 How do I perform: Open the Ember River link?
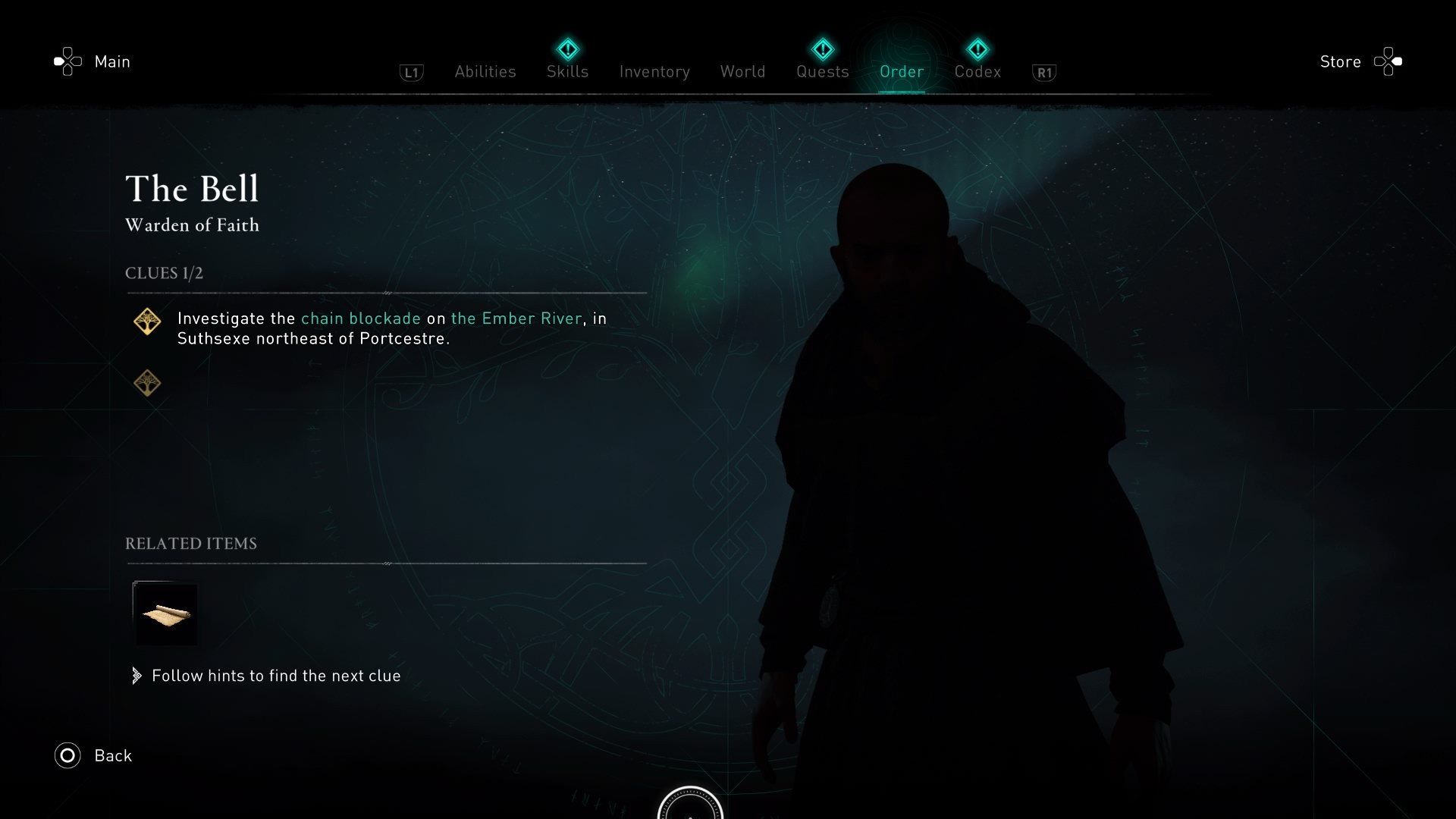pos(516,318)
